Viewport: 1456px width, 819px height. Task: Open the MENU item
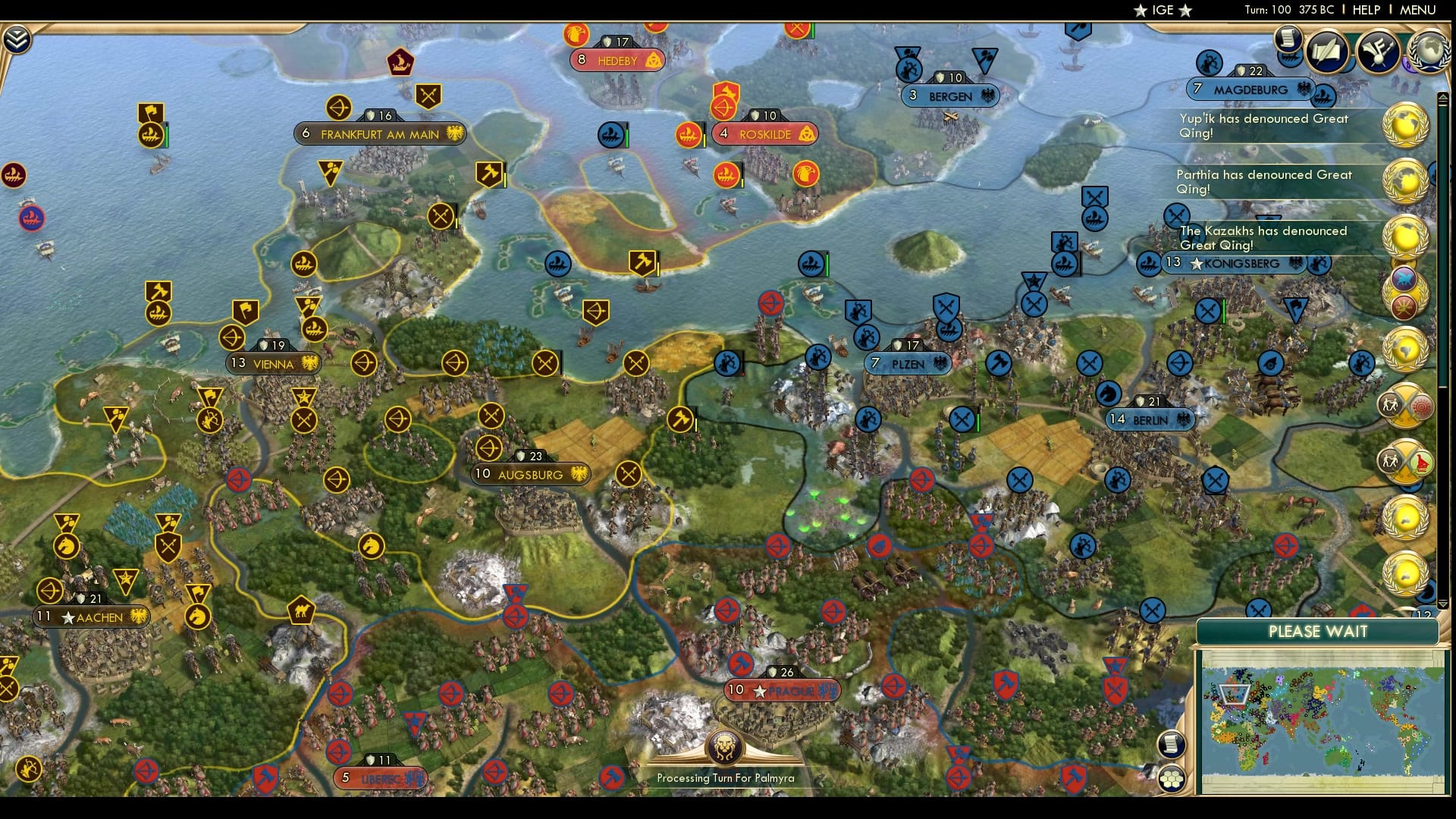[1417, 11]
